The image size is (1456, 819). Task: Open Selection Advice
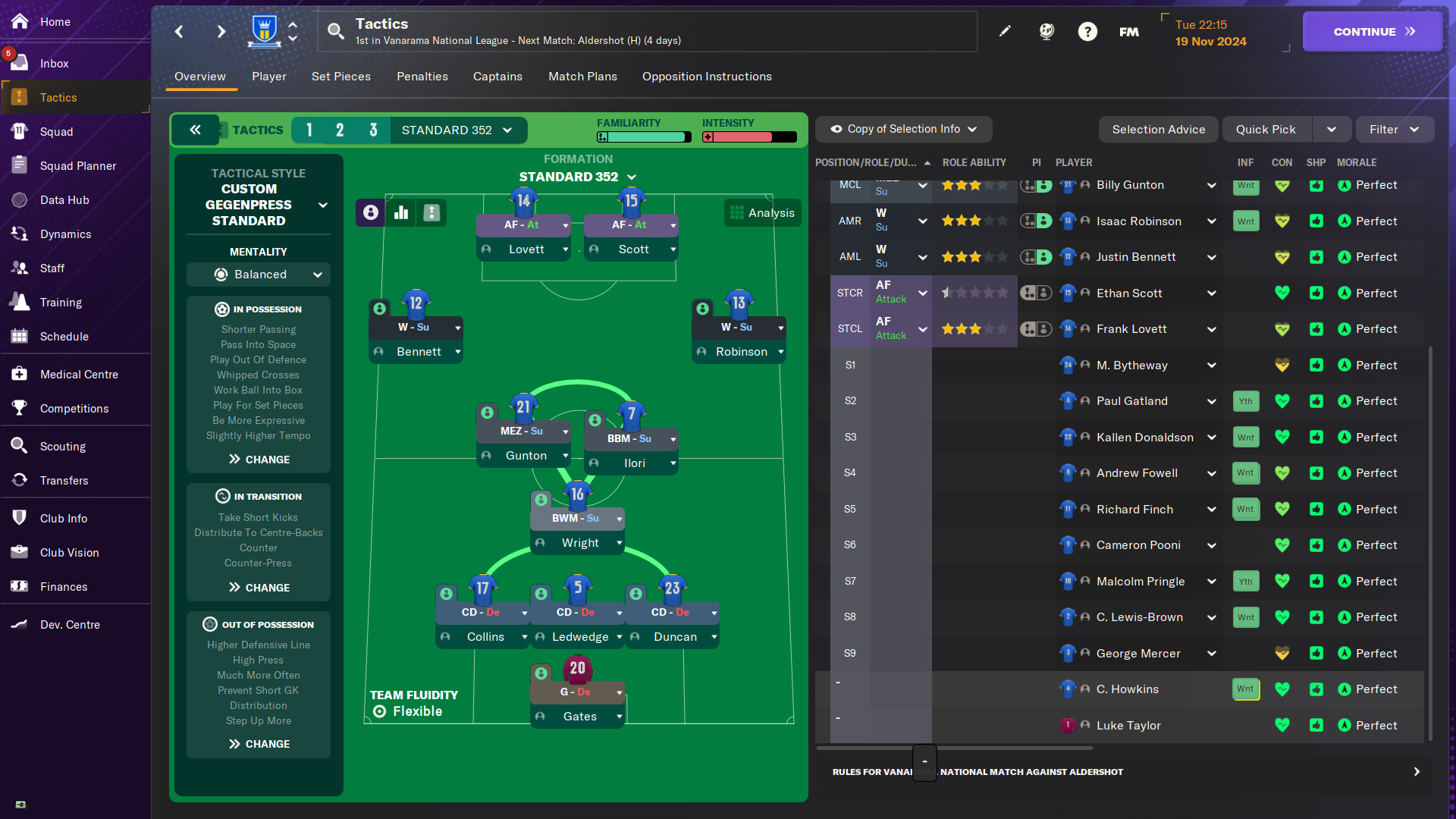[1158, 129]
